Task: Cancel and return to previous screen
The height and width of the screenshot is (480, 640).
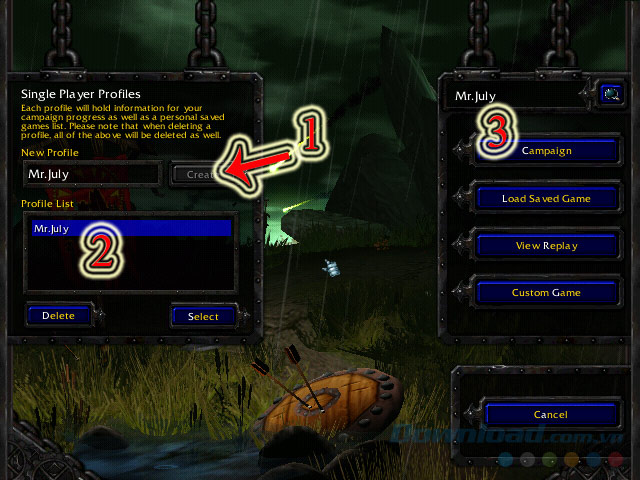Action: click(x=550, y=414)
